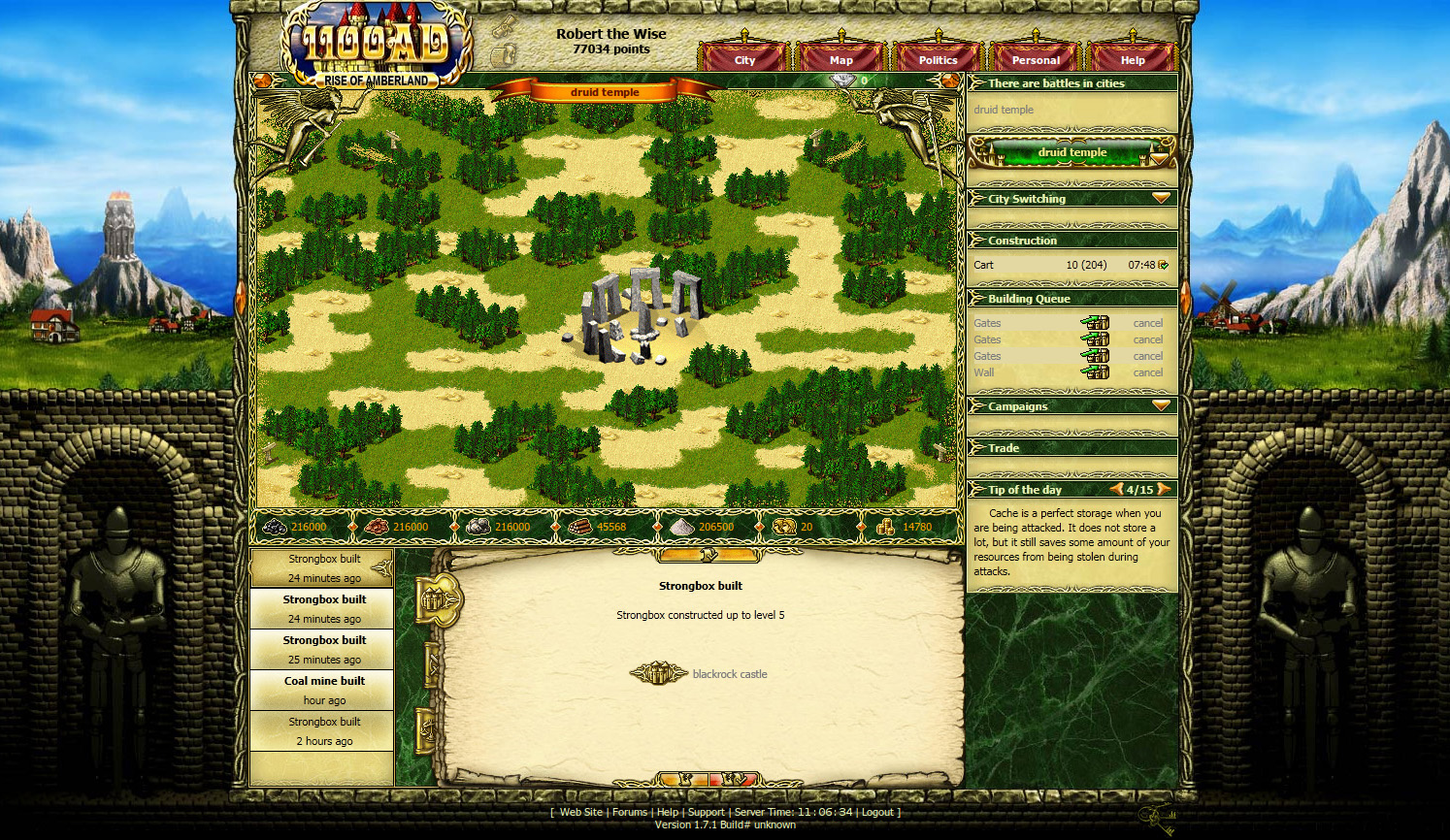
Task: Expand the Campaigns panel
Action: [1161, 405]
